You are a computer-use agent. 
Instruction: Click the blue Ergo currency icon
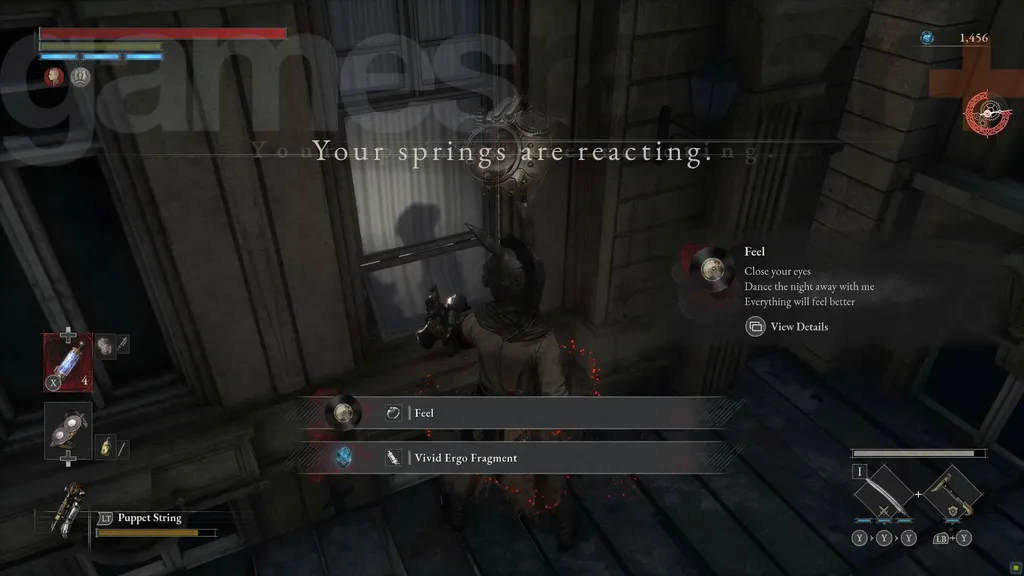pyautogui.click(x=928, y=38)
